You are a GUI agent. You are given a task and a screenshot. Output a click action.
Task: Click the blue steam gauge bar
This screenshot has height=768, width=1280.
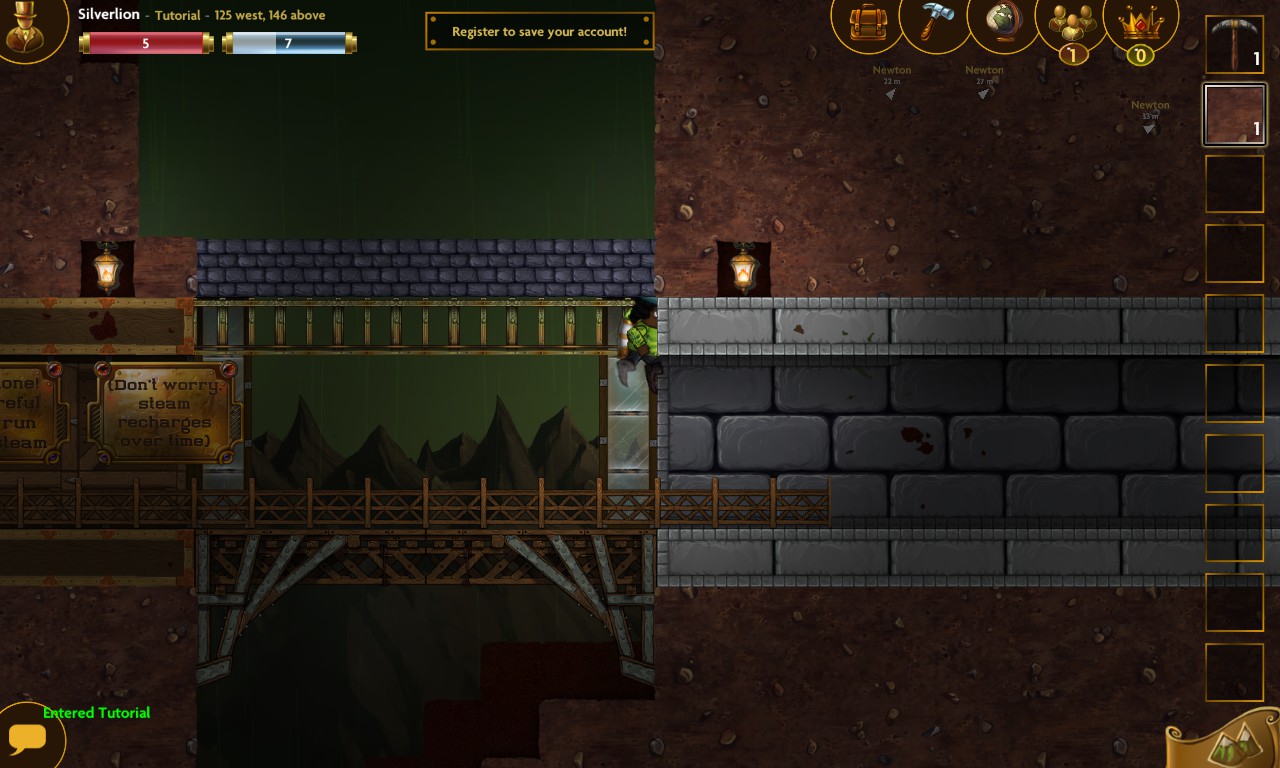[288, 42]
